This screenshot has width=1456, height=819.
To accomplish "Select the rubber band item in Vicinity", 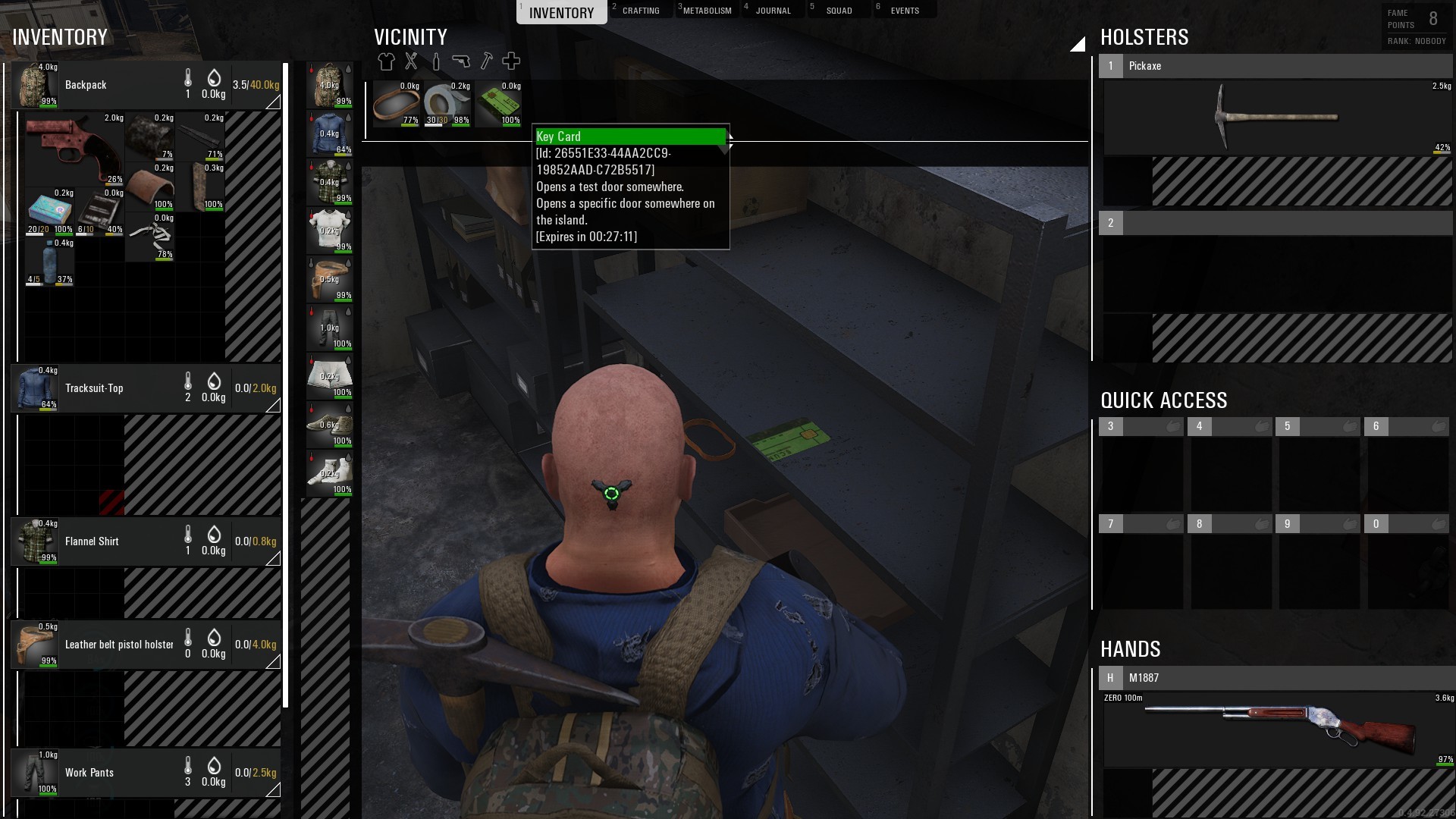I will coord(397,103).
